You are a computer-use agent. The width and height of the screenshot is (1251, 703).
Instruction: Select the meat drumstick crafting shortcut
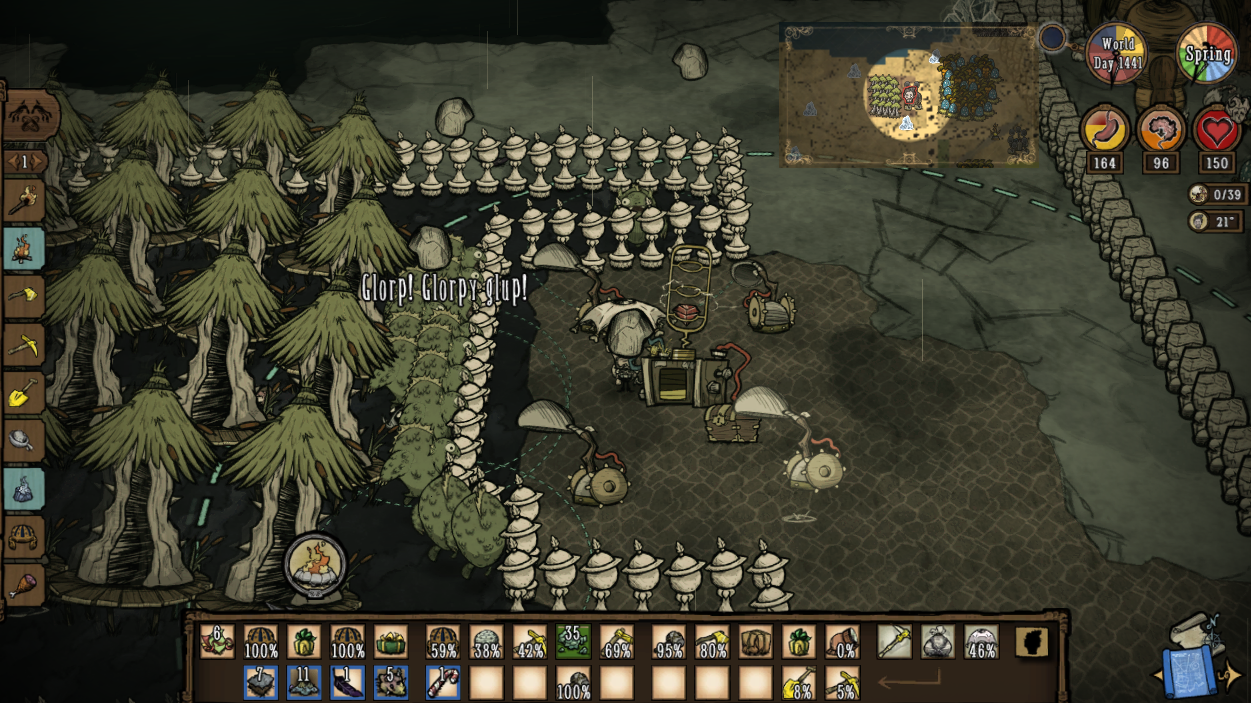point(23,585)
